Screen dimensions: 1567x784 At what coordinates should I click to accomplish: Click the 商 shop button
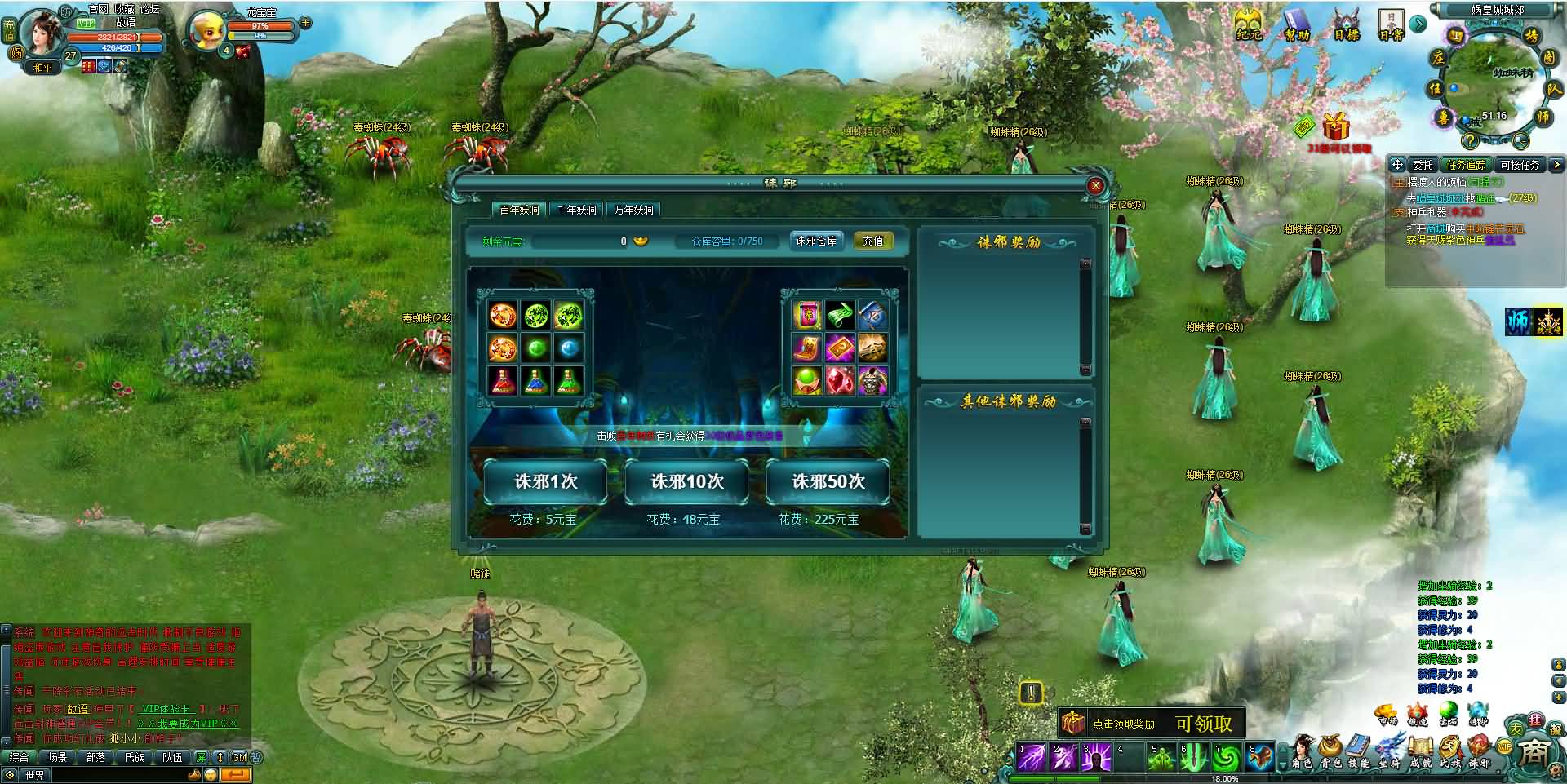[1534, 752]
